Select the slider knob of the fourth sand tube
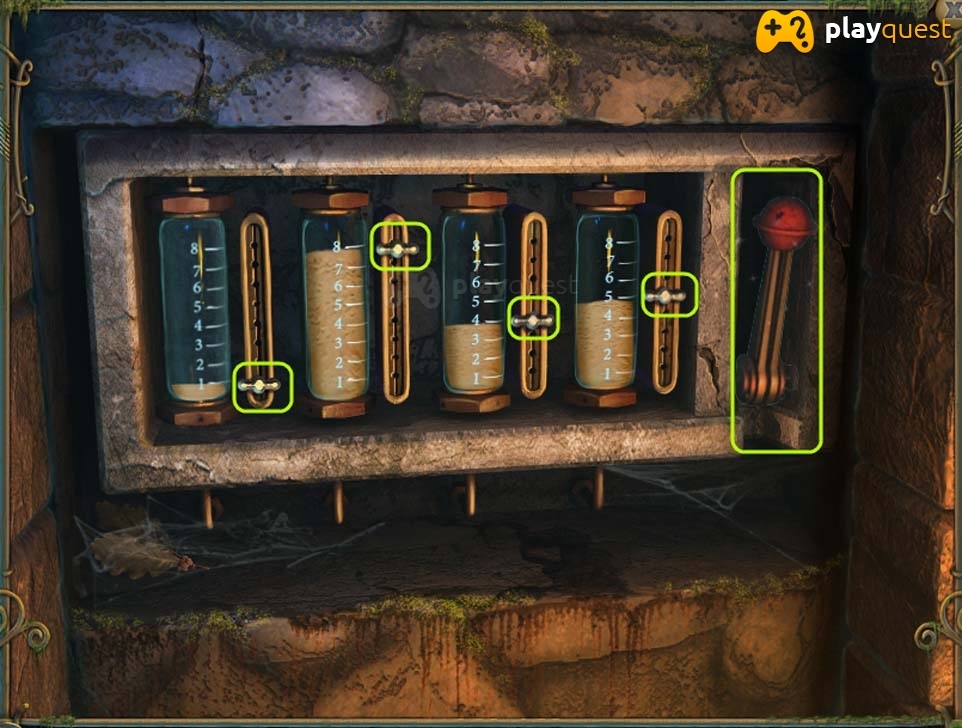The height and width of the screenshot is (728, 962). (667, 295)
